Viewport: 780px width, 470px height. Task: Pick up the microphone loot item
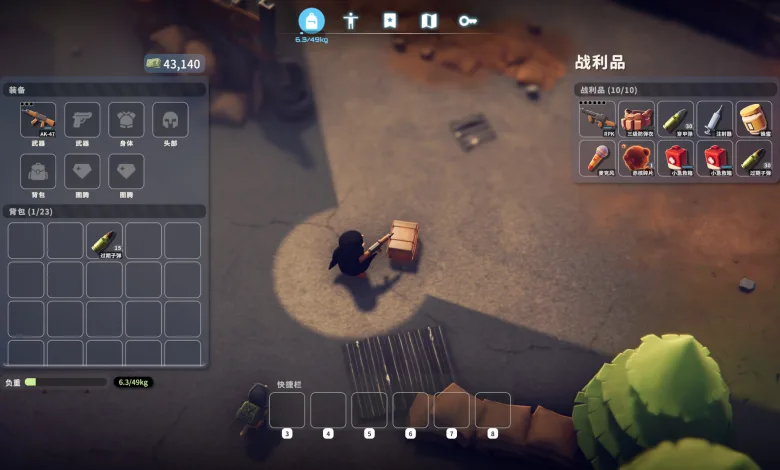click(597, 158)
